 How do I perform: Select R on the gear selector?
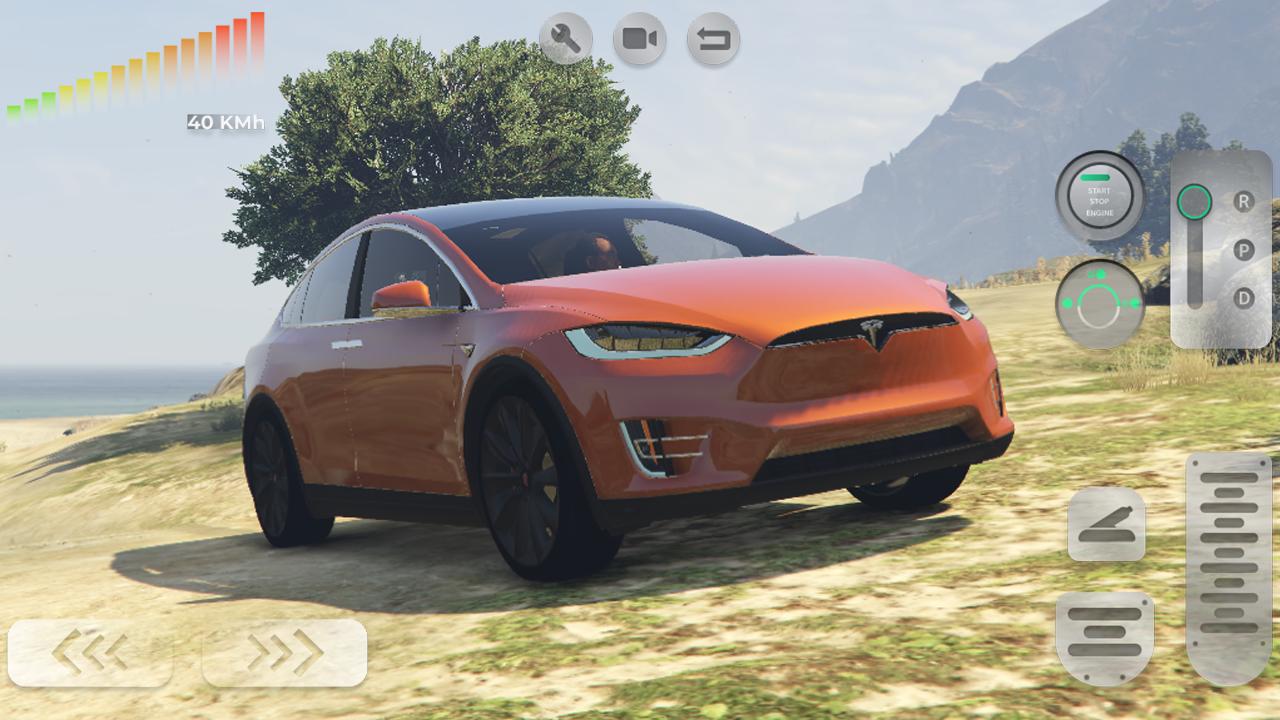1243,199
